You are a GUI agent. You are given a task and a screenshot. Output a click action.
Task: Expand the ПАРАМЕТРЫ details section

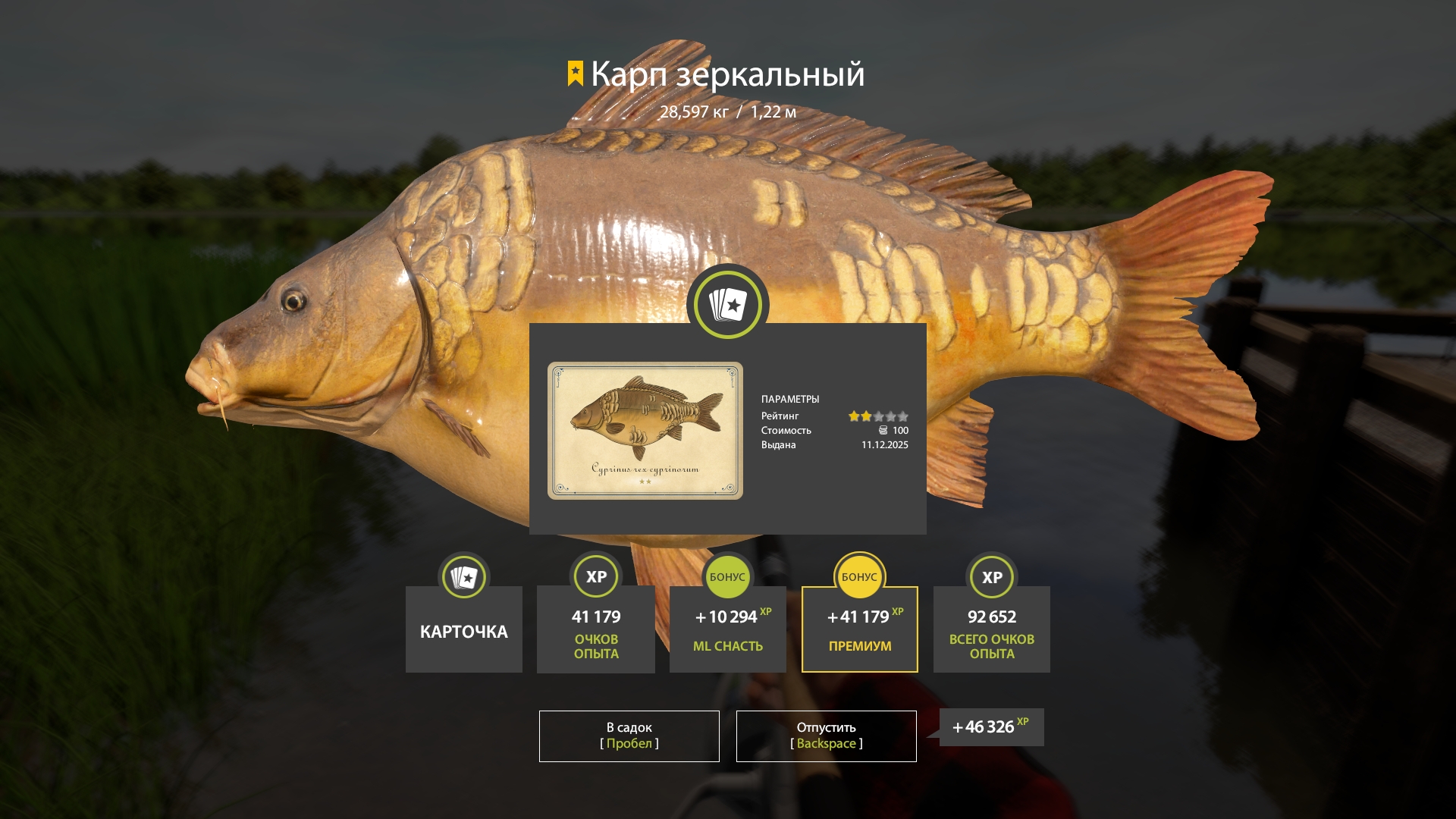(x=791, y=398)
